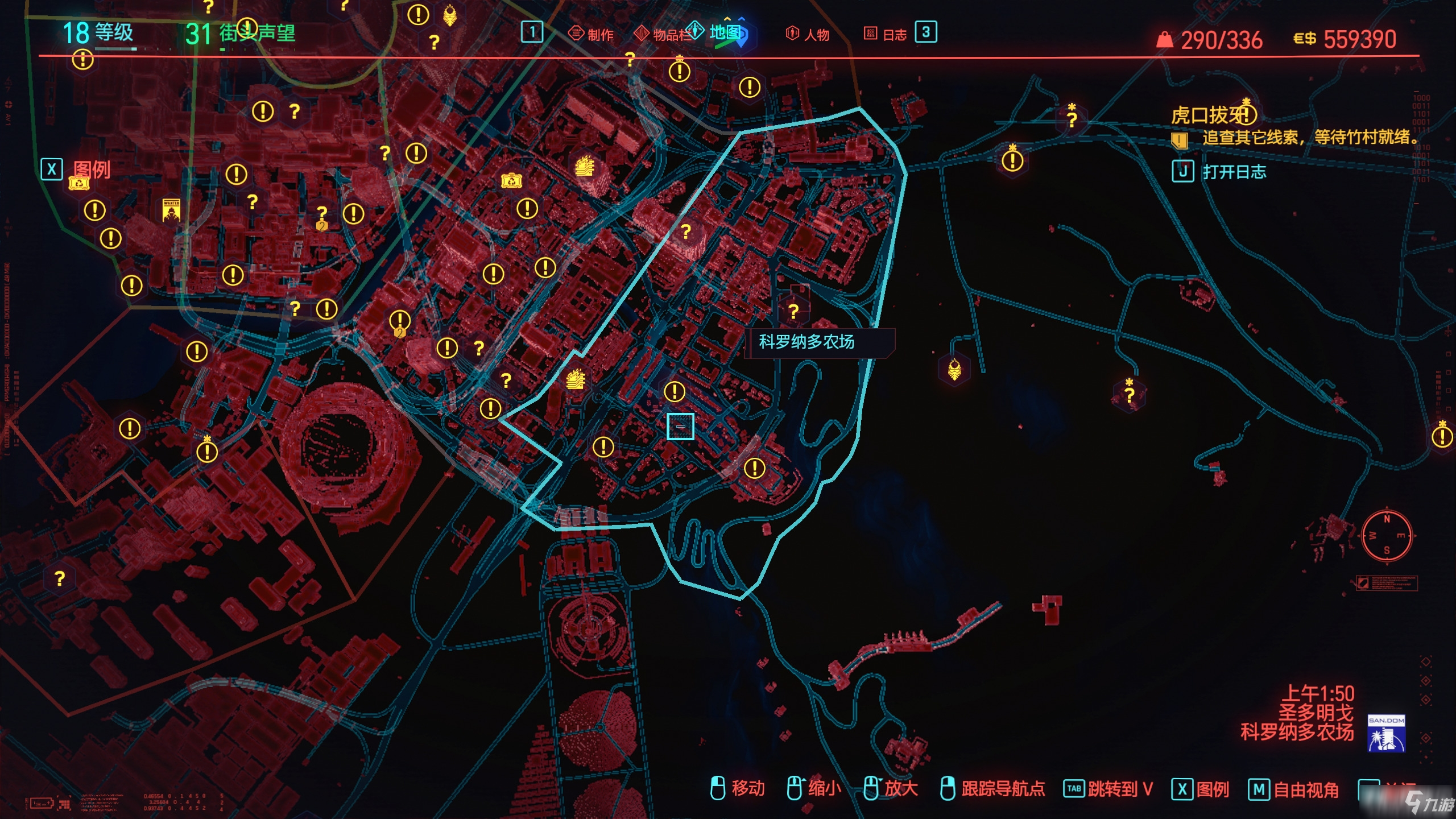This screenshot has height=819, width=1456.
Task: Open the 人物 character tab
Action: [x=808, y=34]
